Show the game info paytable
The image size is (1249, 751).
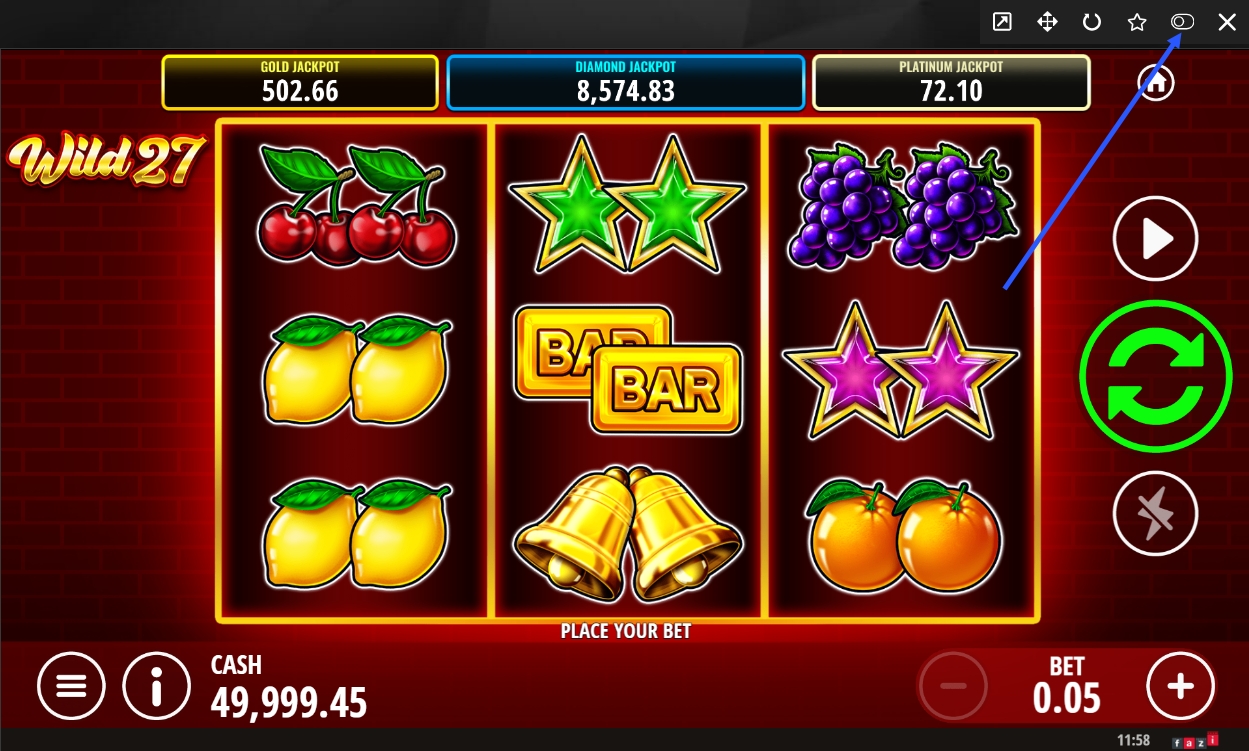(156, 686)
